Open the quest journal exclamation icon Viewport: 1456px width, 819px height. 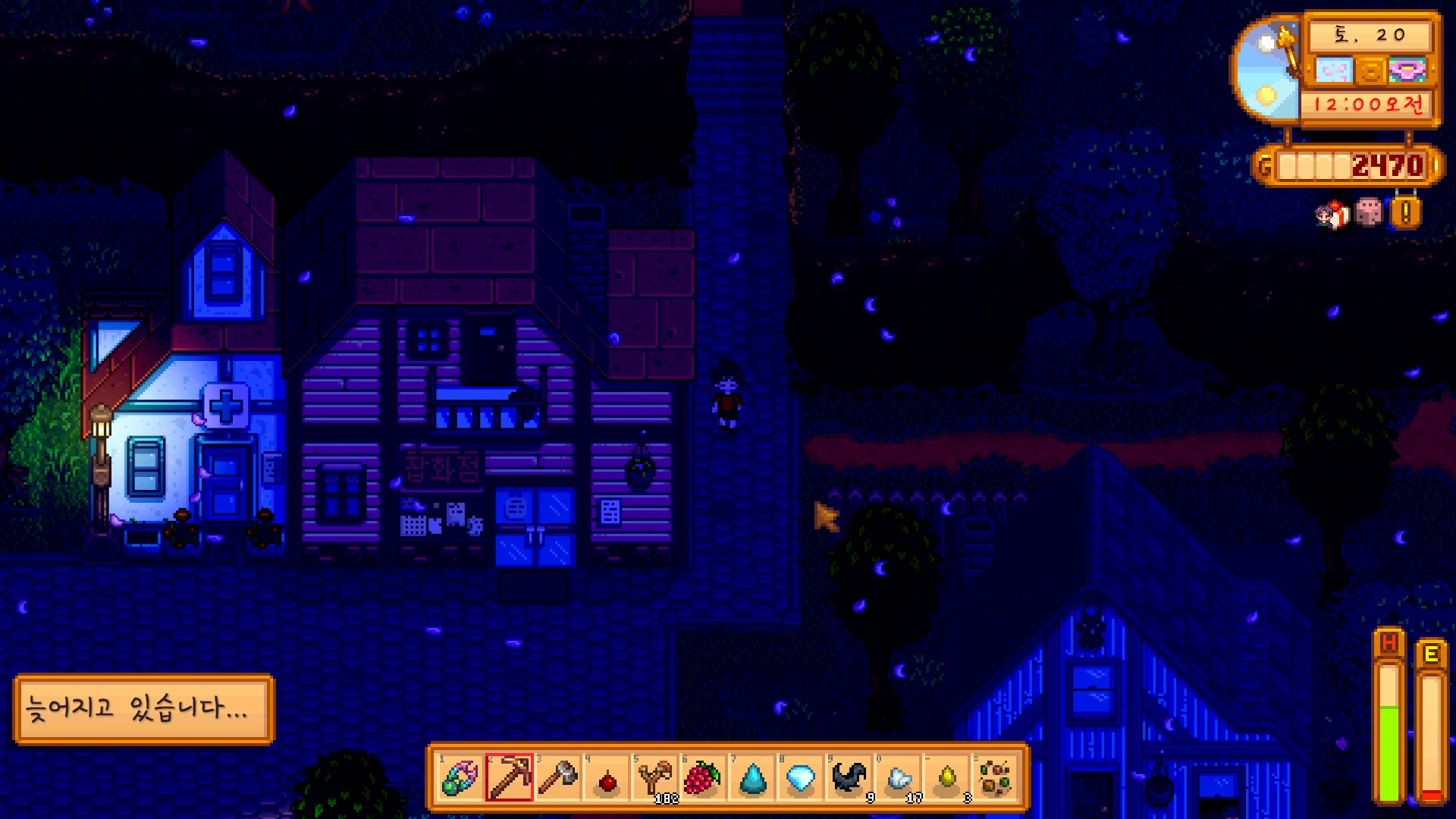click(1405, 213)
